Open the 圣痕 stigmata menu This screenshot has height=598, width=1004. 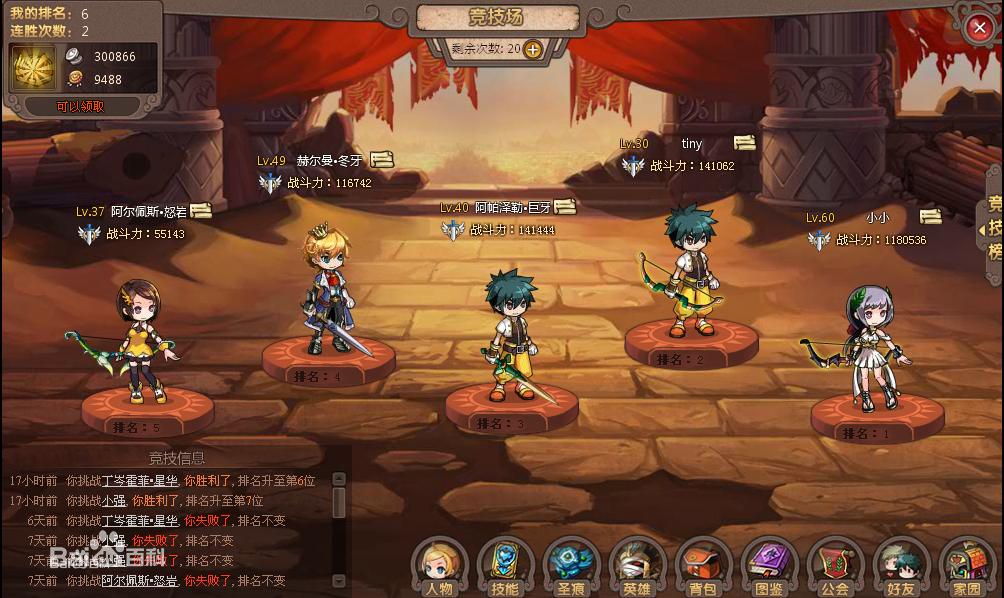(571, 568)
